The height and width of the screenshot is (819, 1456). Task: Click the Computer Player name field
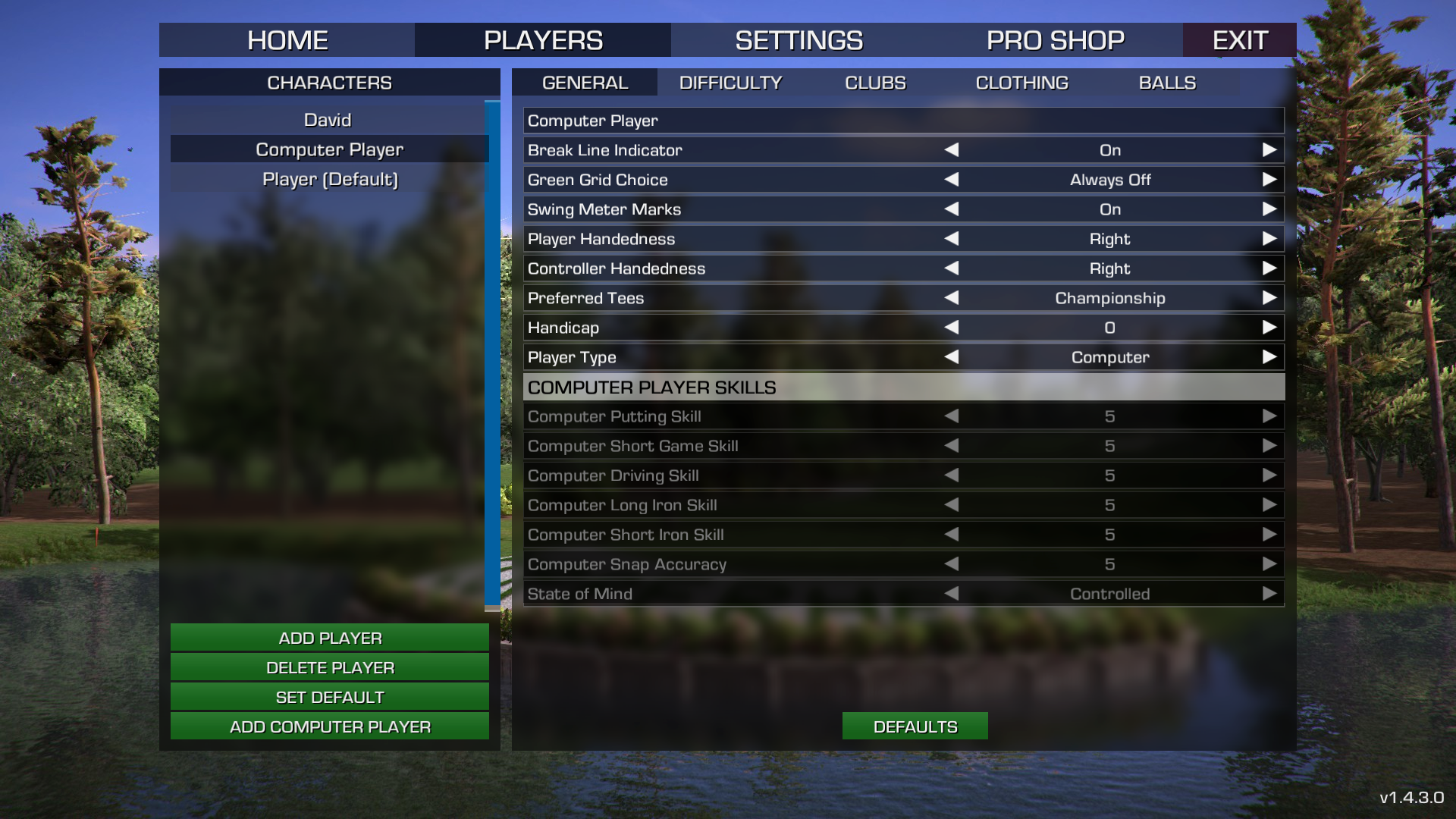pyautogui.click(x=902, y=121)
